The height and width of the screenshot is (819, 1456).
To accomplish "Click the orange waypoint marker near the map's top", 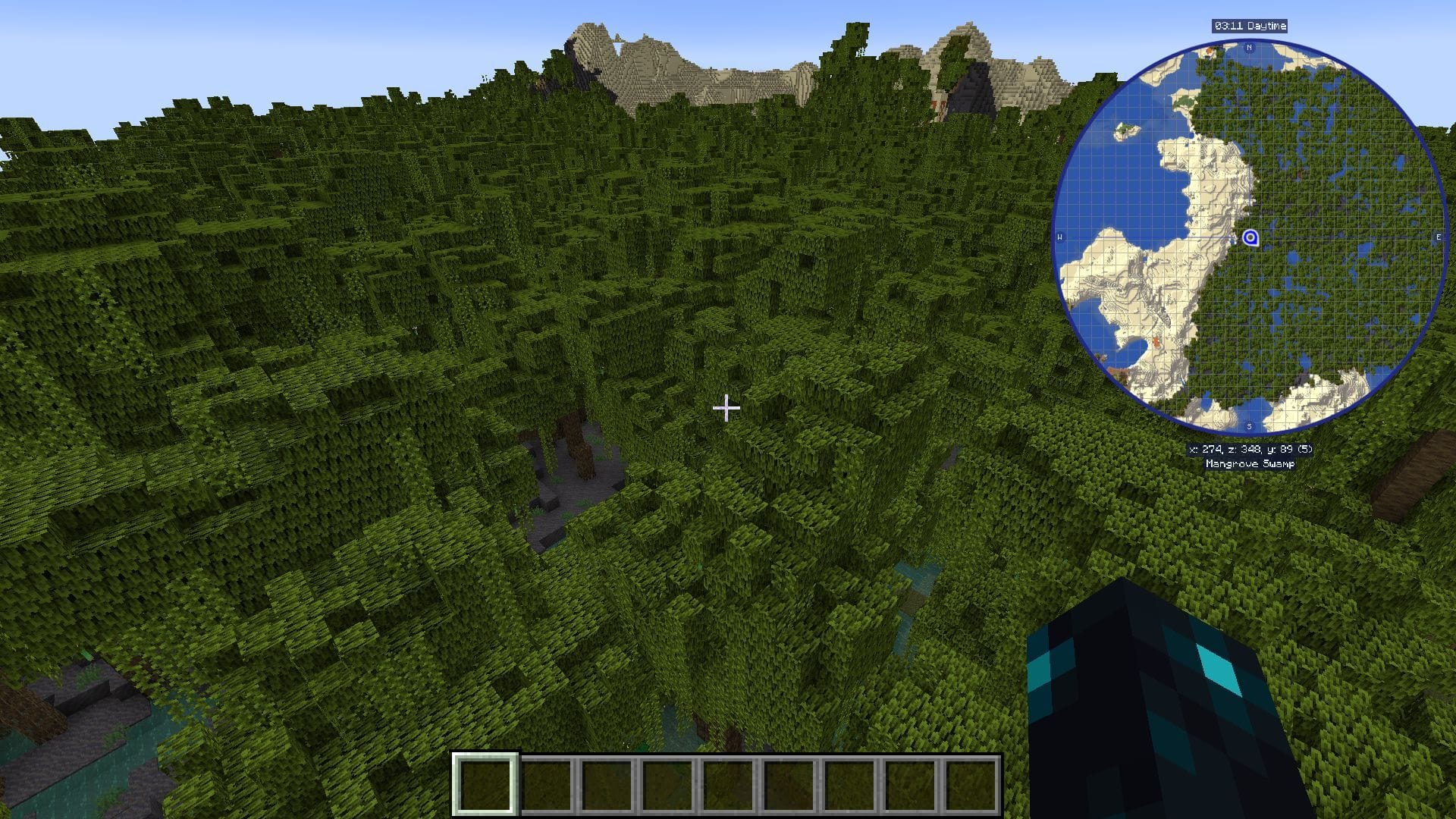I will pyautogui.click(x=1210, y=51).
